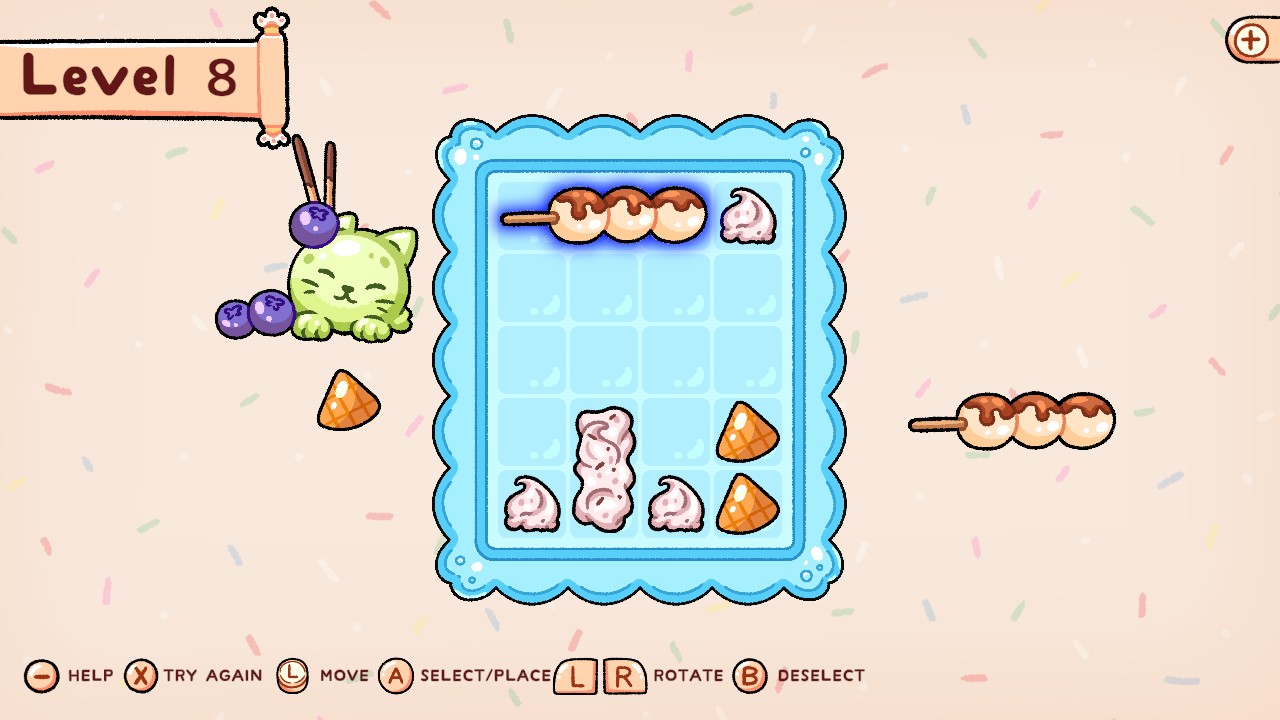The image size is (1280, 720).
Task: Click the Rotate label text
Action: pyautogui.click(x=686, y=677)
